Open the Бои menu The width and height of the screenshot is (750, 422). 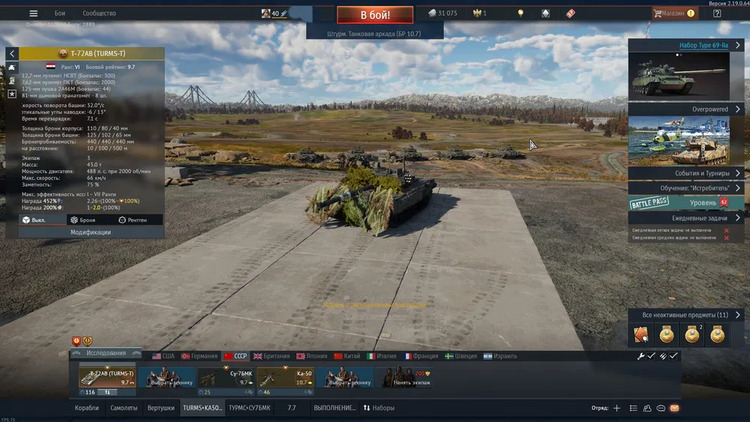60,14
